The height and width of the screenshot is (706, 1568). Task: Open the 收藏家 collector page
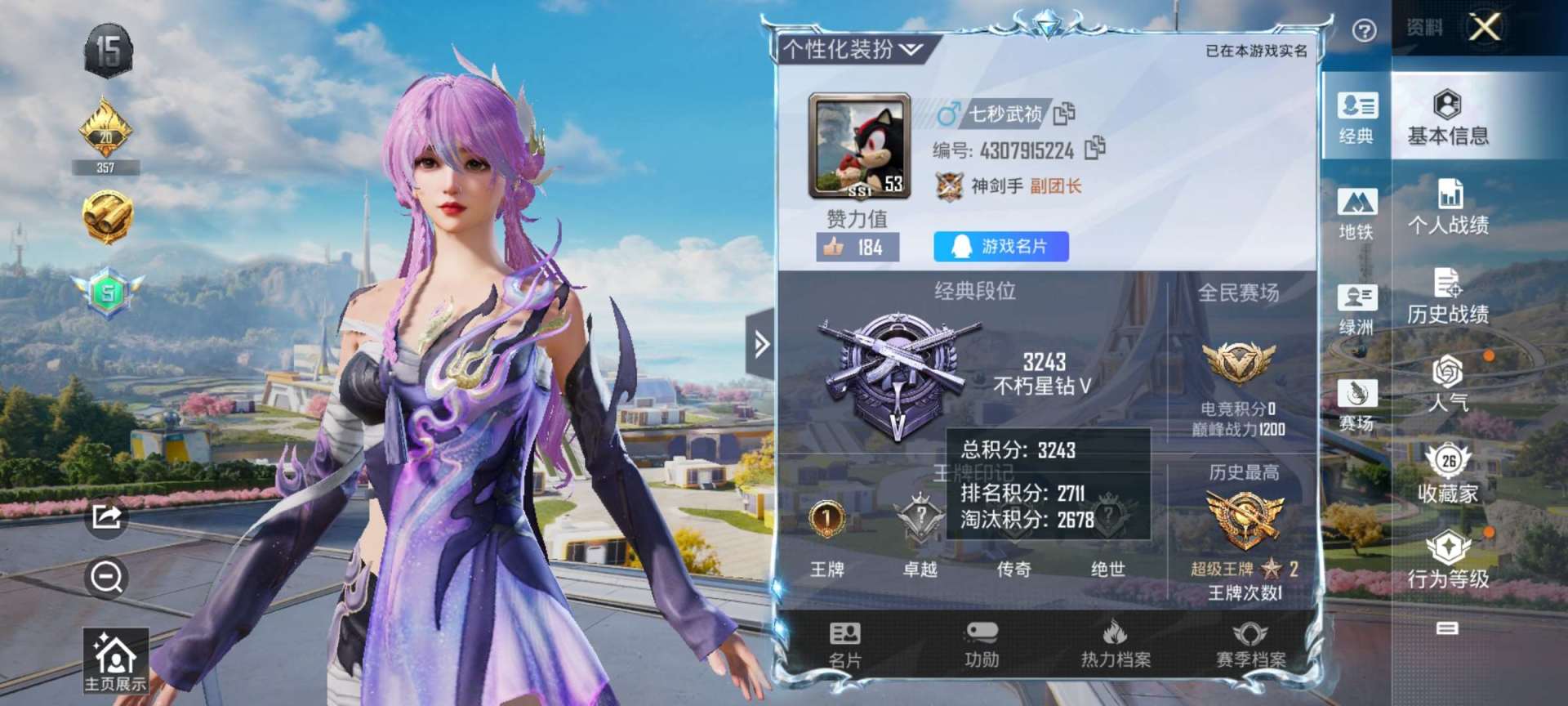1448,472
